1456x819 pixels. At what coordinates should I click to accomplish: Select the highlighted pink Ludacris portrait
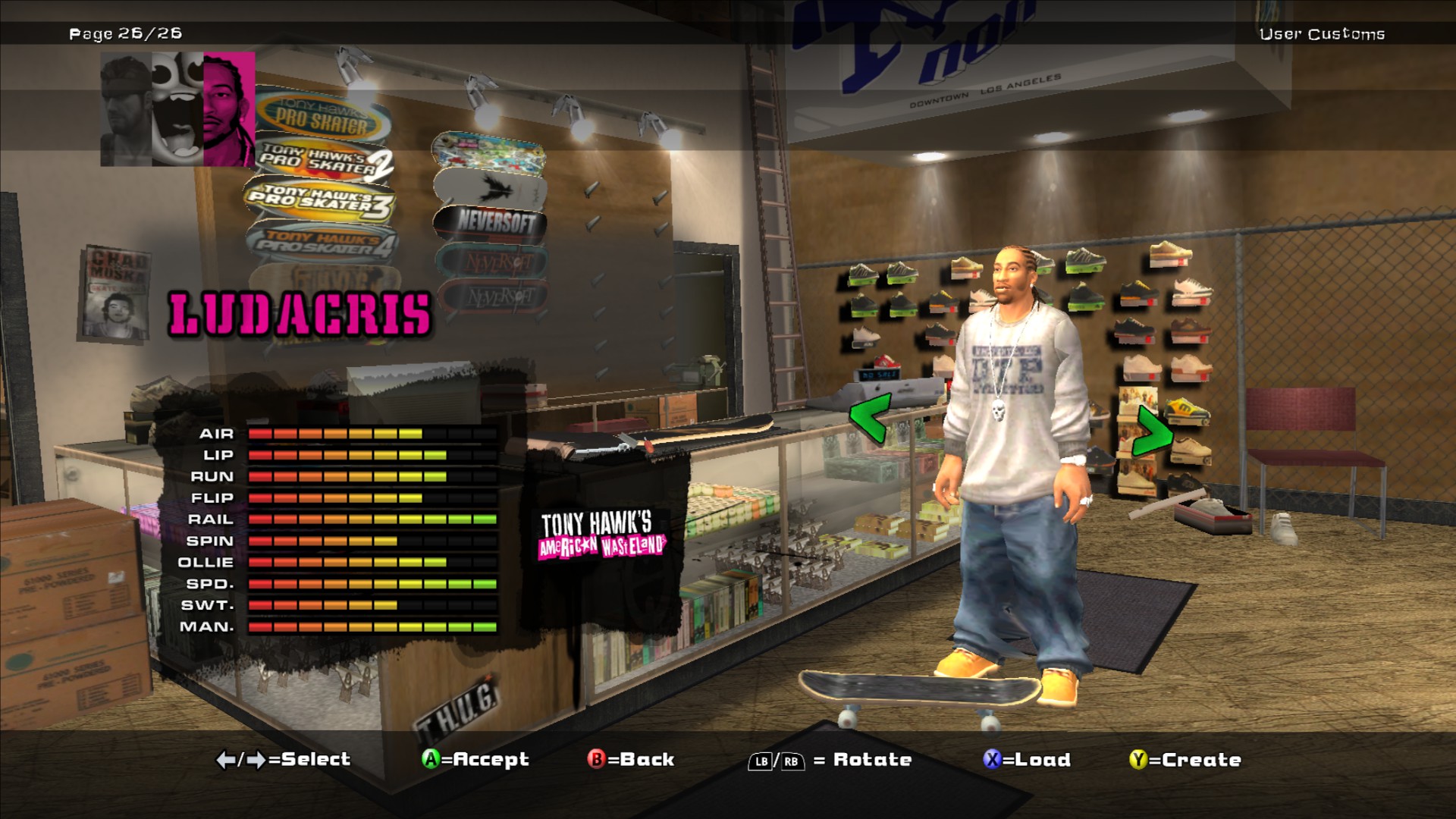pos(229,109)
